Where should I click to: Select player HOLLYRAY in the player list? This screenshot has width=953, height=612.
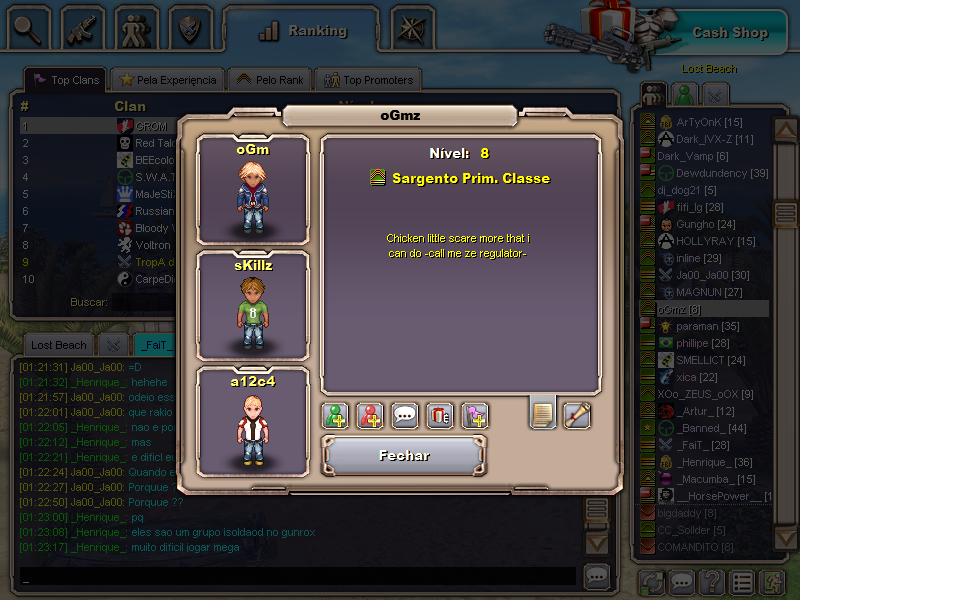[716, 241]
